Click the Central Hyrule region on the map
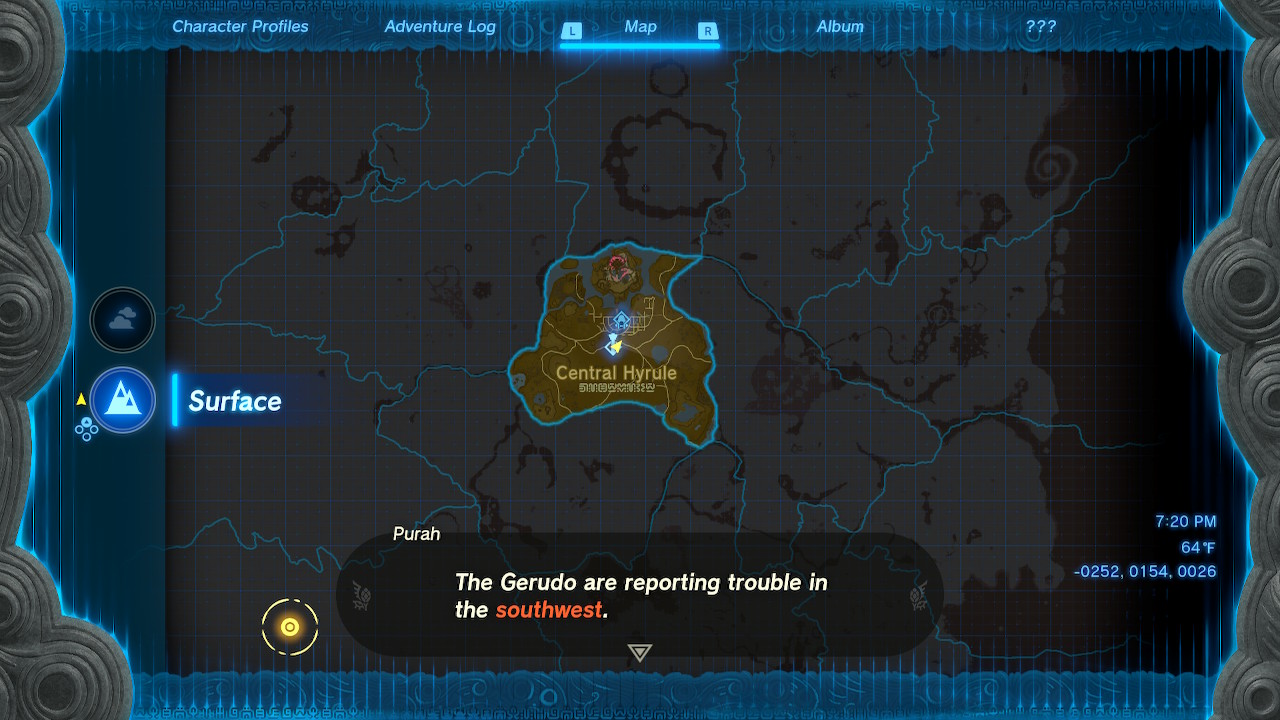The width and height of the screenshot is (1280, 720). tap(616, 373)
